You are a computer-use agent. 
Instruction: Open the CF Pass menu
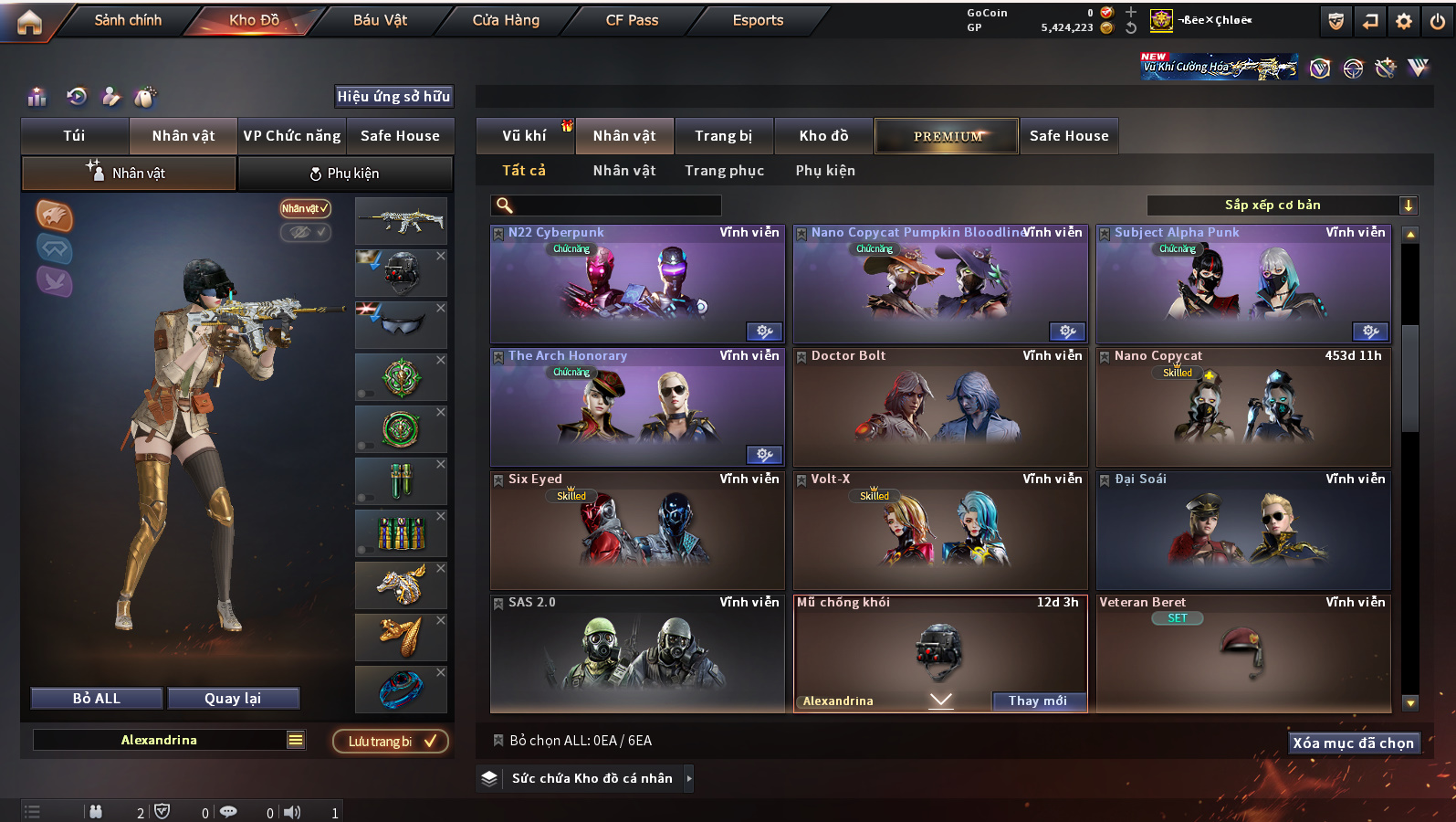pos(632,20)
